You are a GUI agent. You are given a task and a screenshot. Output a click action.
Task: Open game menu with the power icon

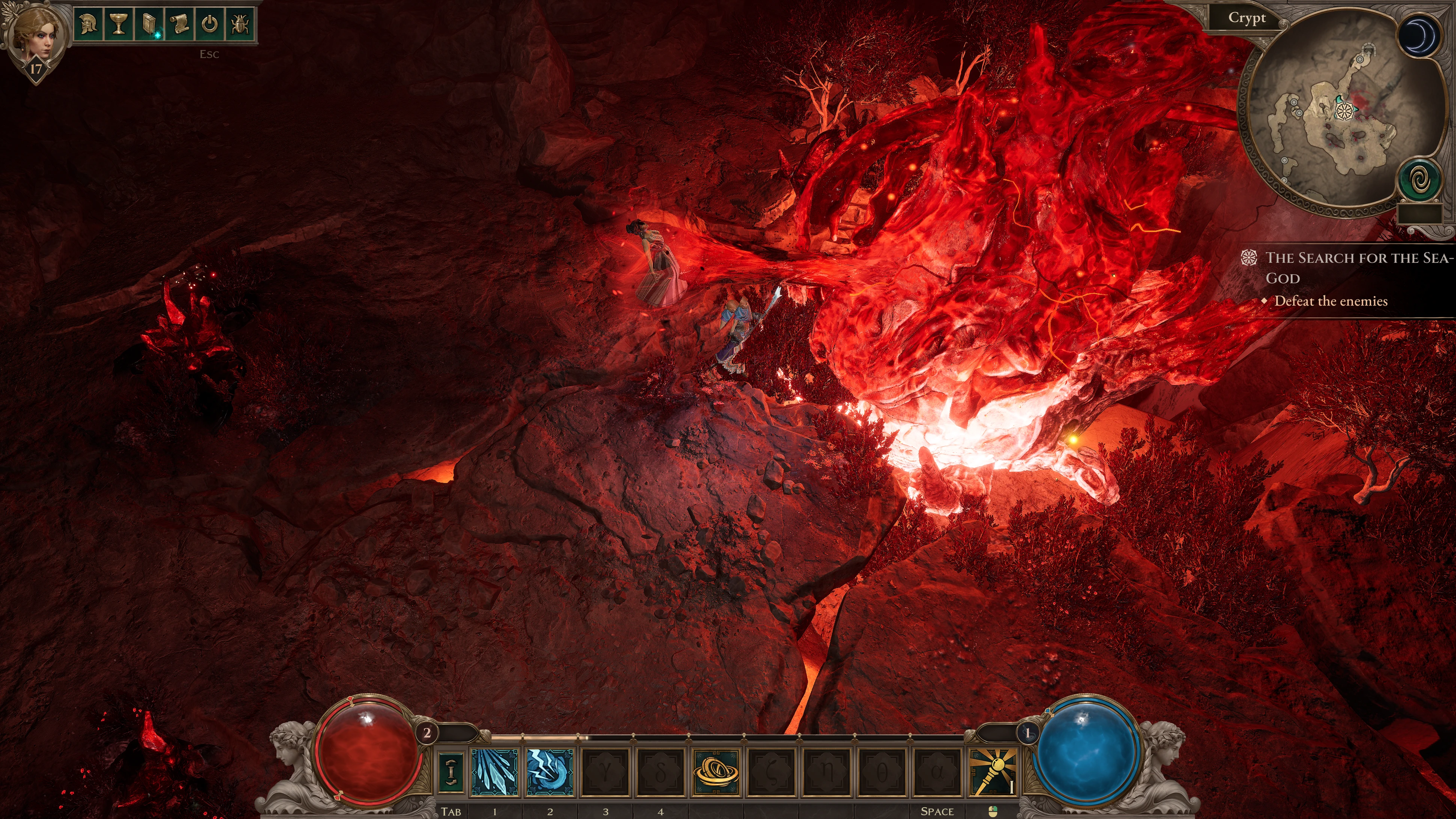click(x=210, y=24)
